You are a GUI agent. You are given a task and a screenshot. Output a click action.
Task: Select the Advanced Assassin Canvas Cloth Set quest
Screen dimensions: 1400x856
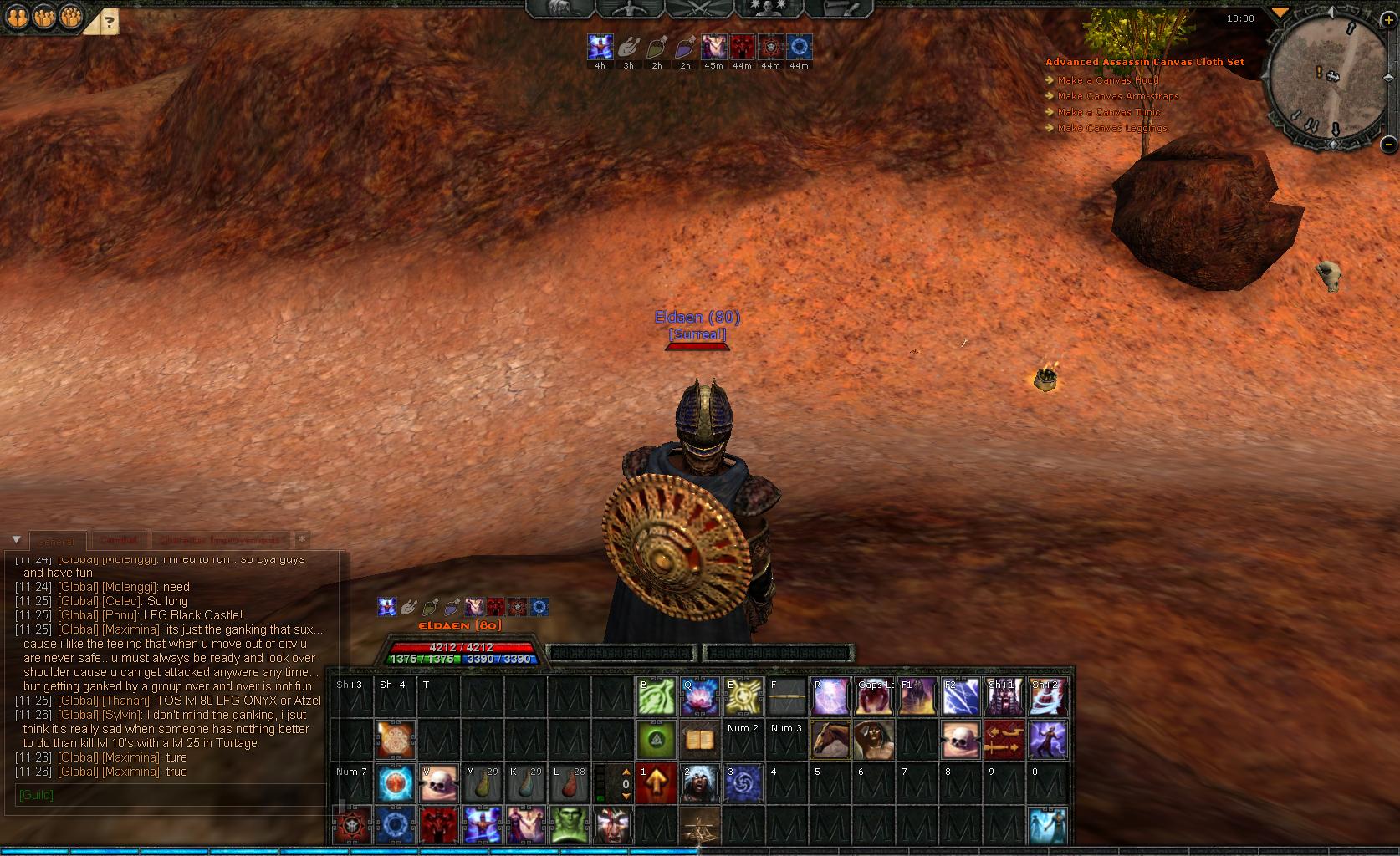point(1144,62)
